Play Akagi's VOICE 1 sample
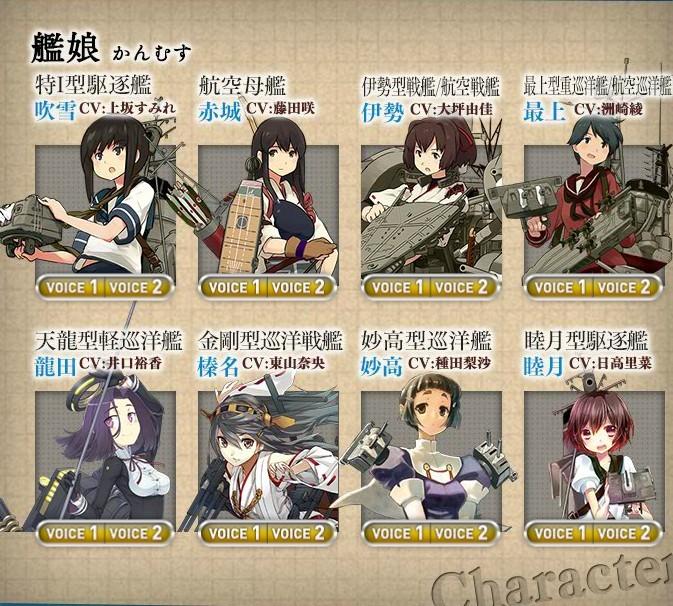The image size is (673, 606). (x=234, y=287)
